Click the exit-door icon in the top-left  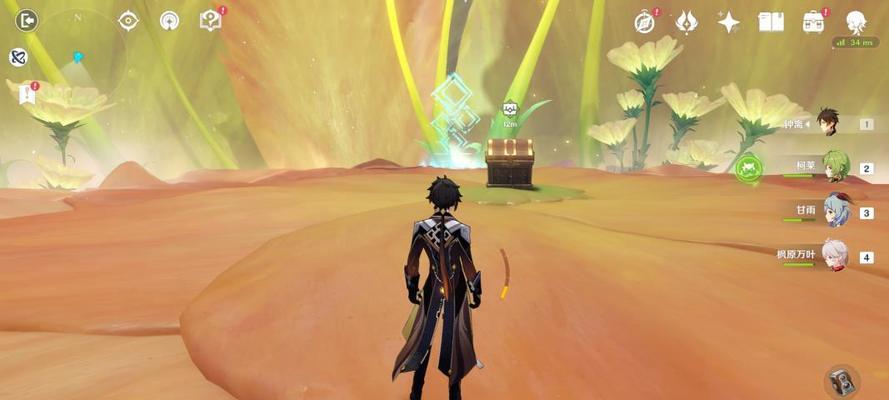(x=26, y=20)
